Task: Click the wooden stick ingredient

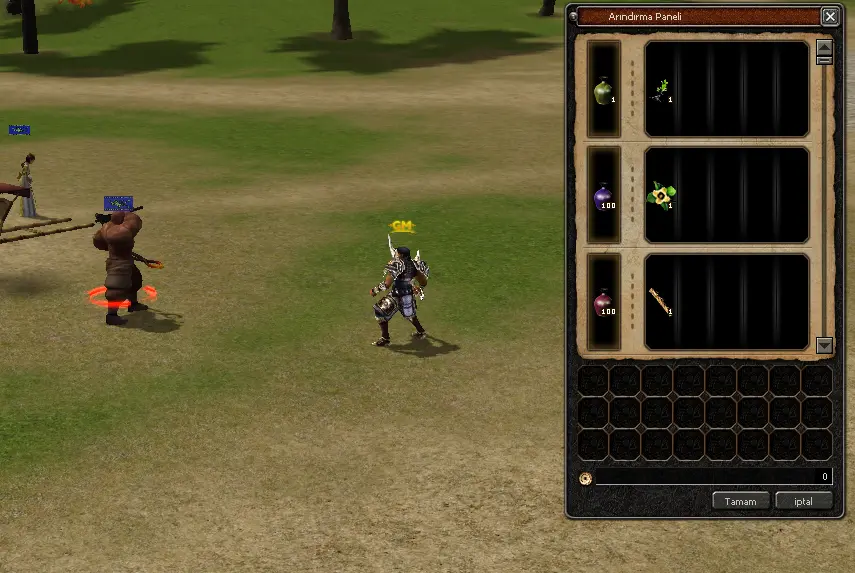Action: click(660, 302)
